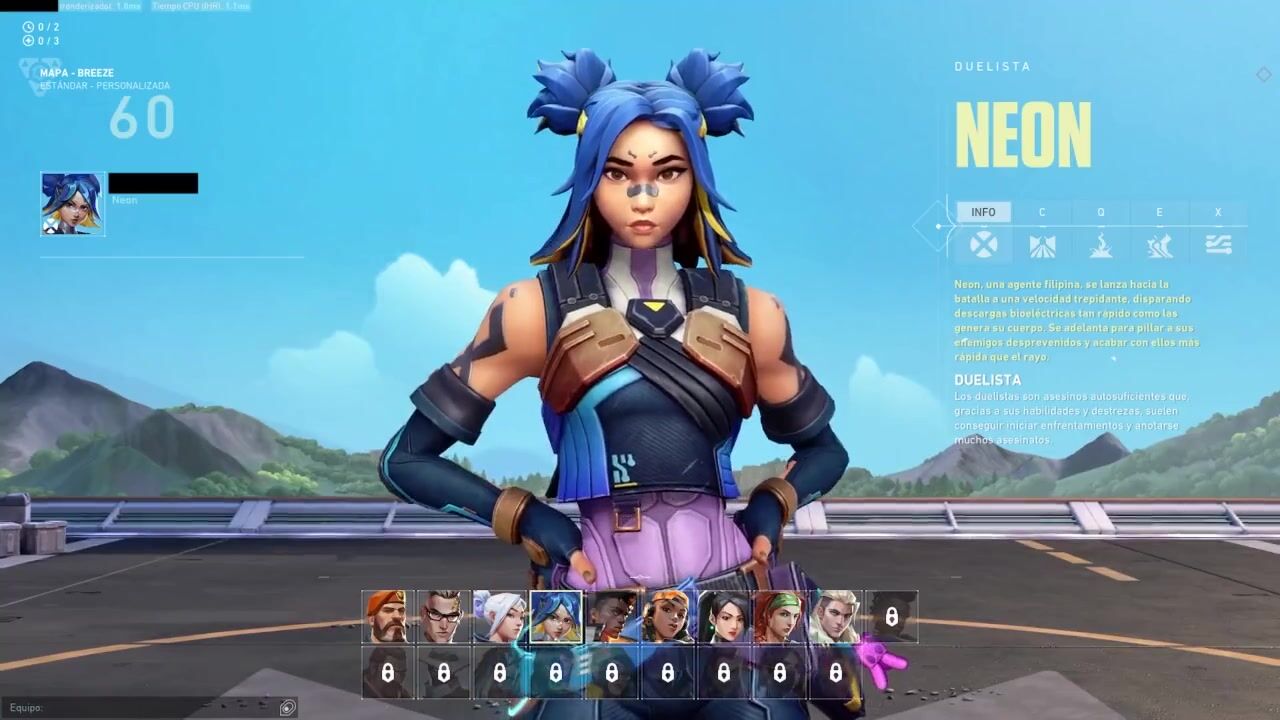Select the highlighted Neon portrait in roster
Screen dimensions: 1280x720
(556, 617)
